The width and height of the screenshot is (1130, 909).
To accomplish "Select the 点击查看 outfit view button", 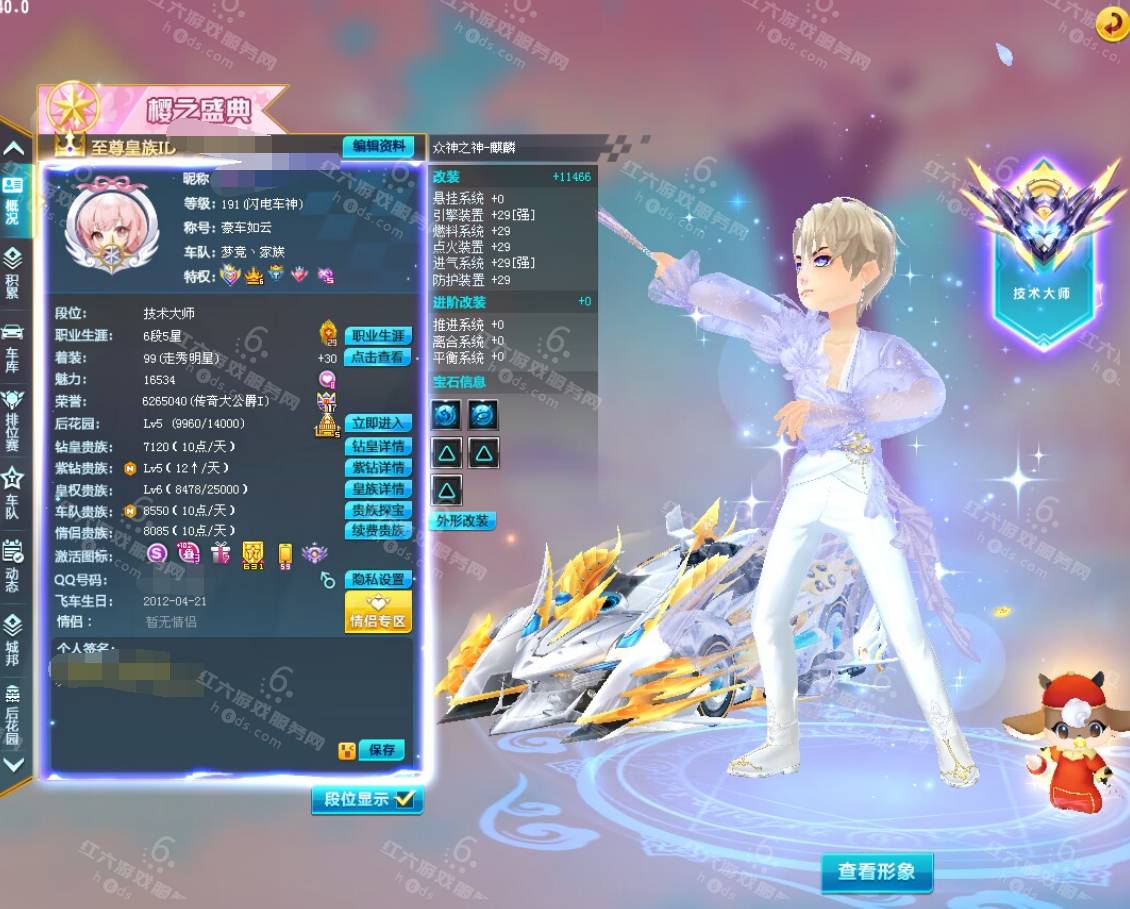I will (378, 357).
